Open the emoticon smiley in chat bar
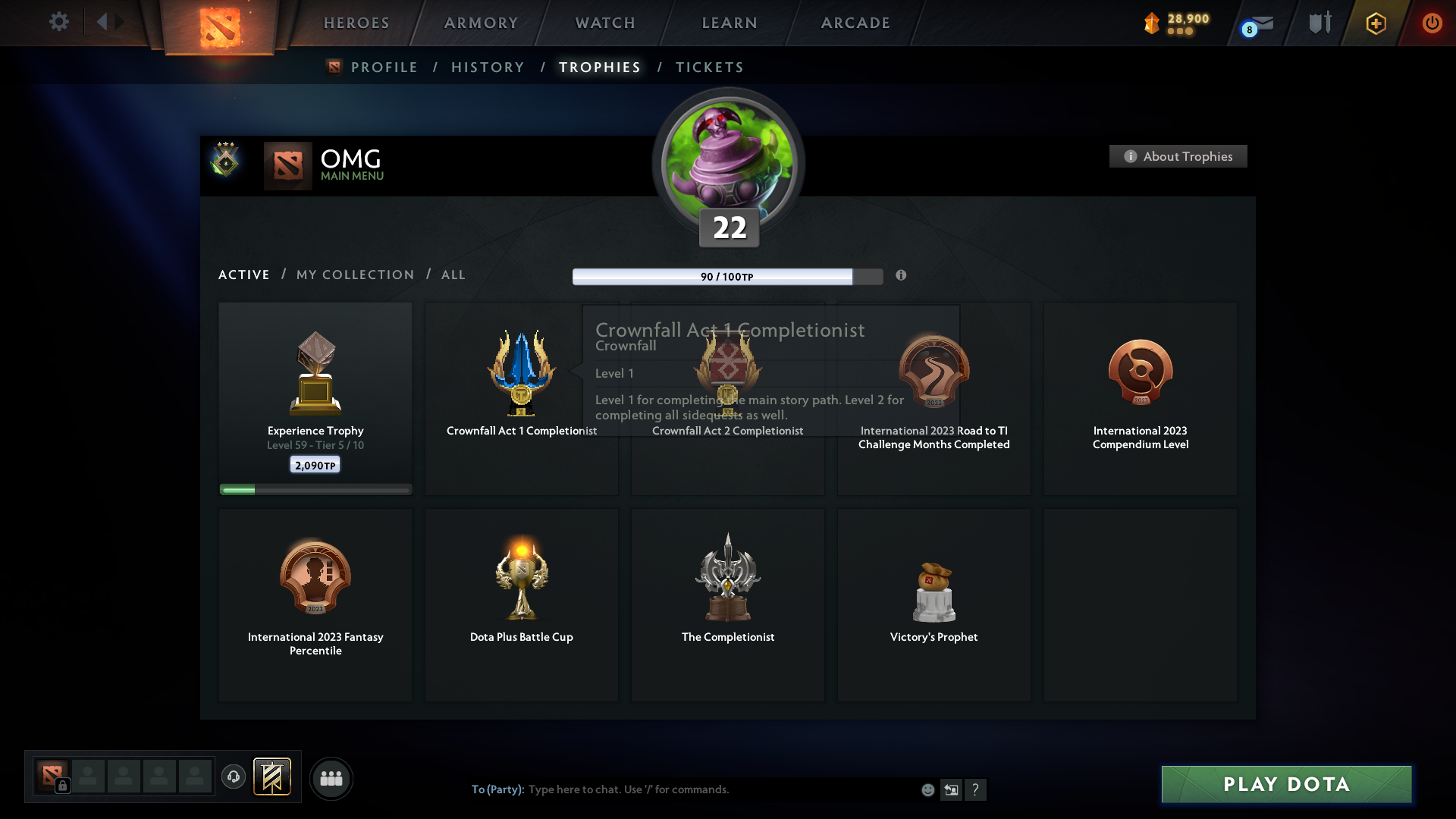This screenshot has height=819, width=1456. [x=927, y=789]
